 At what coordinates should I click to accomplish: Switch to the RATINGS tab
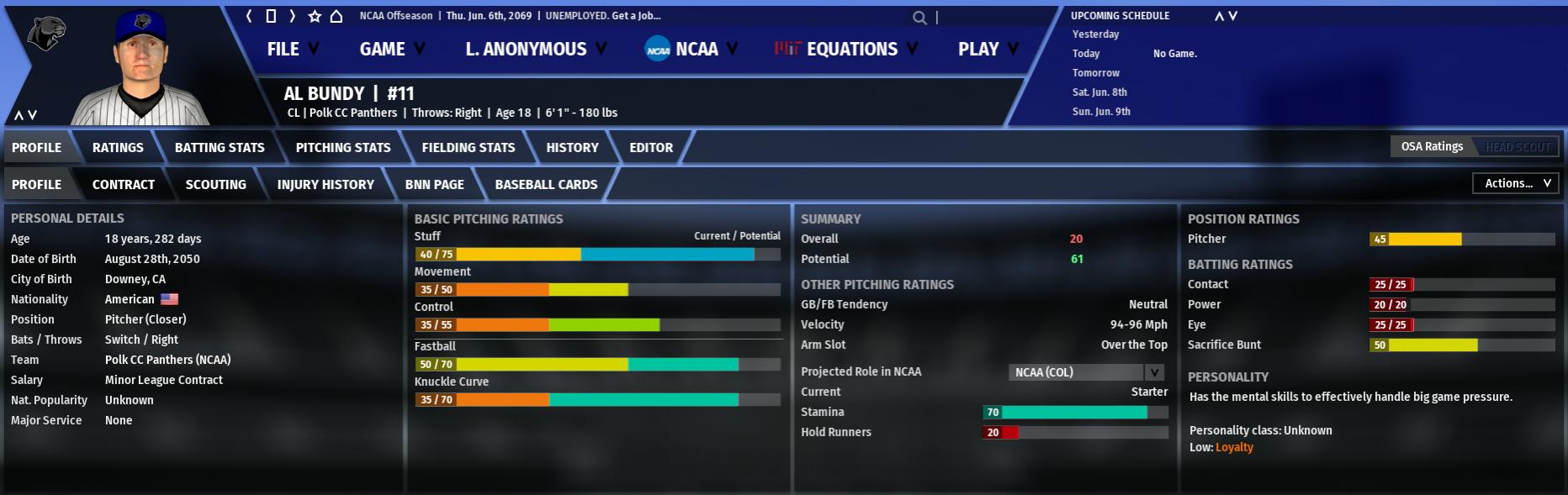click(x=118, y=148)
